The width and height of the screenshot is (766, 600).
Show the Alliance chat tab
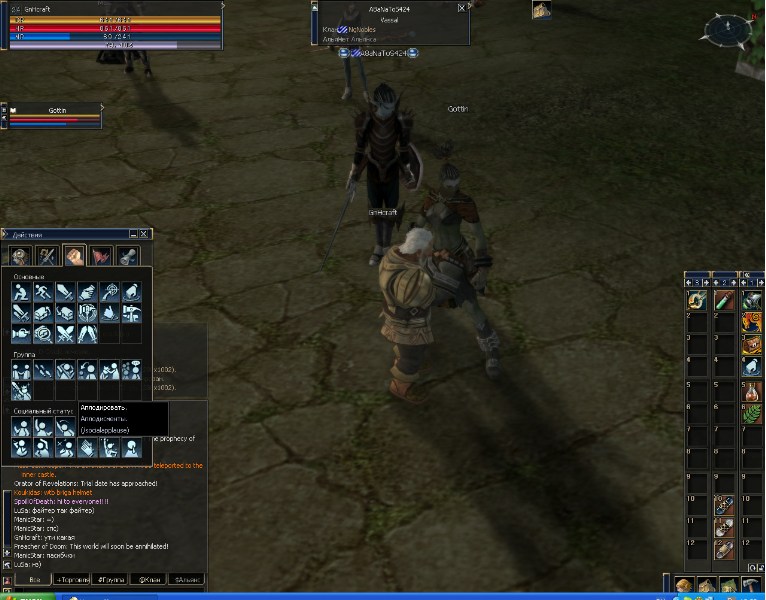(x=186, y=579)
